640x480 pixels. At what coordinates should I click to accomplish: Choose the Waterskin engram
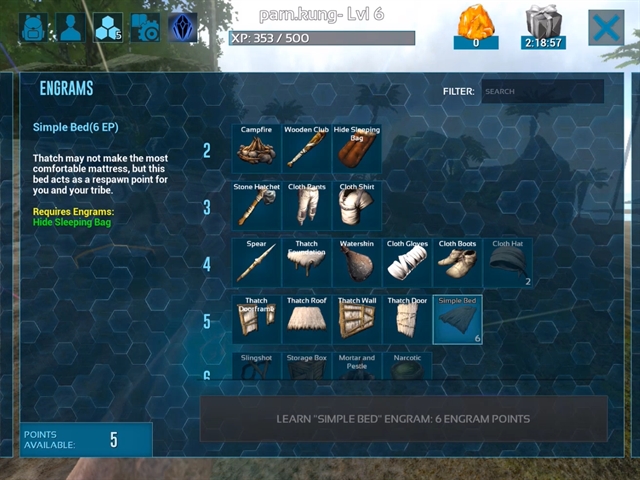pos(357,262)
